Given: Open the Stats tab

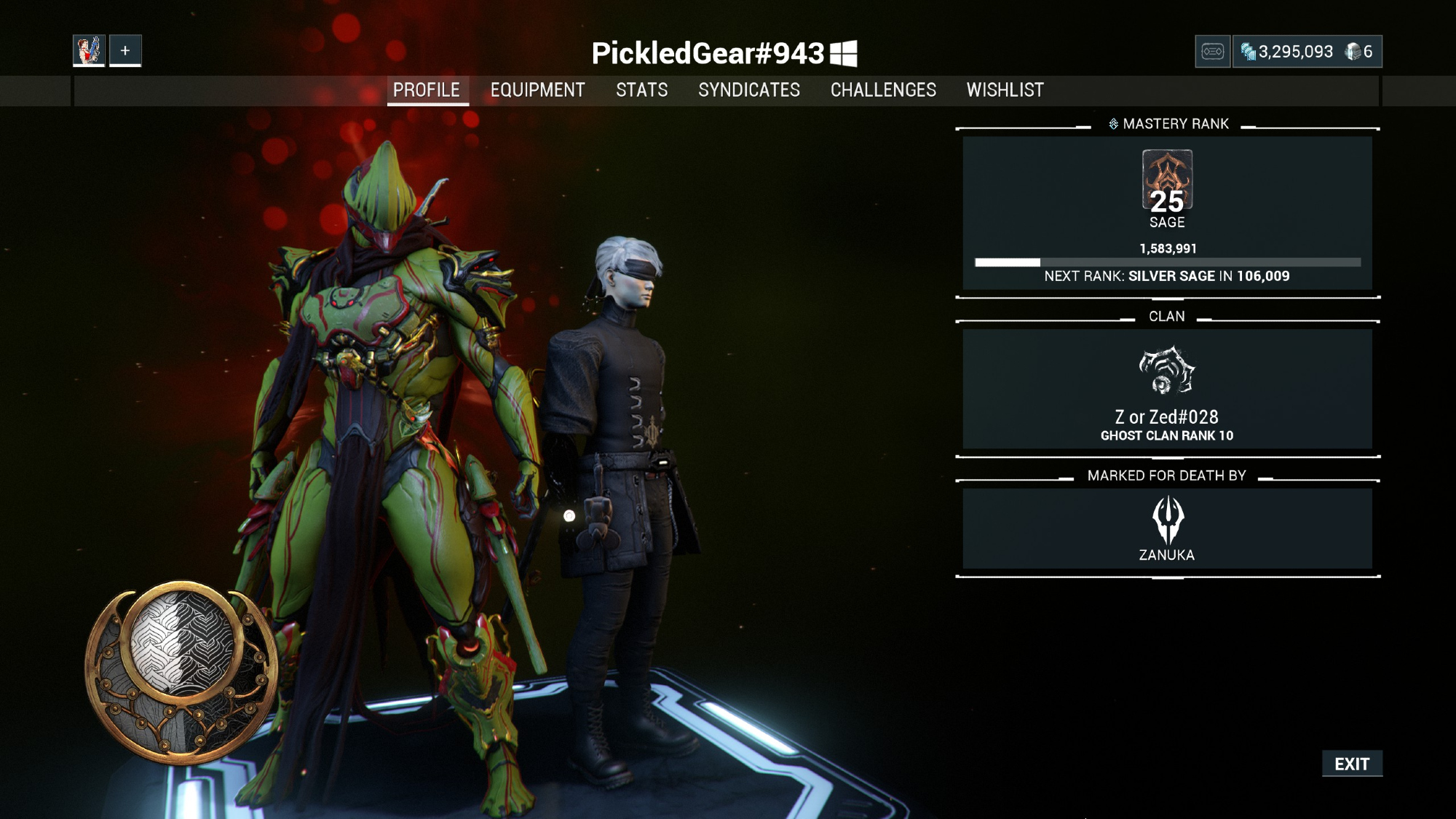Looking at the screenshot, I should [641, 90].
